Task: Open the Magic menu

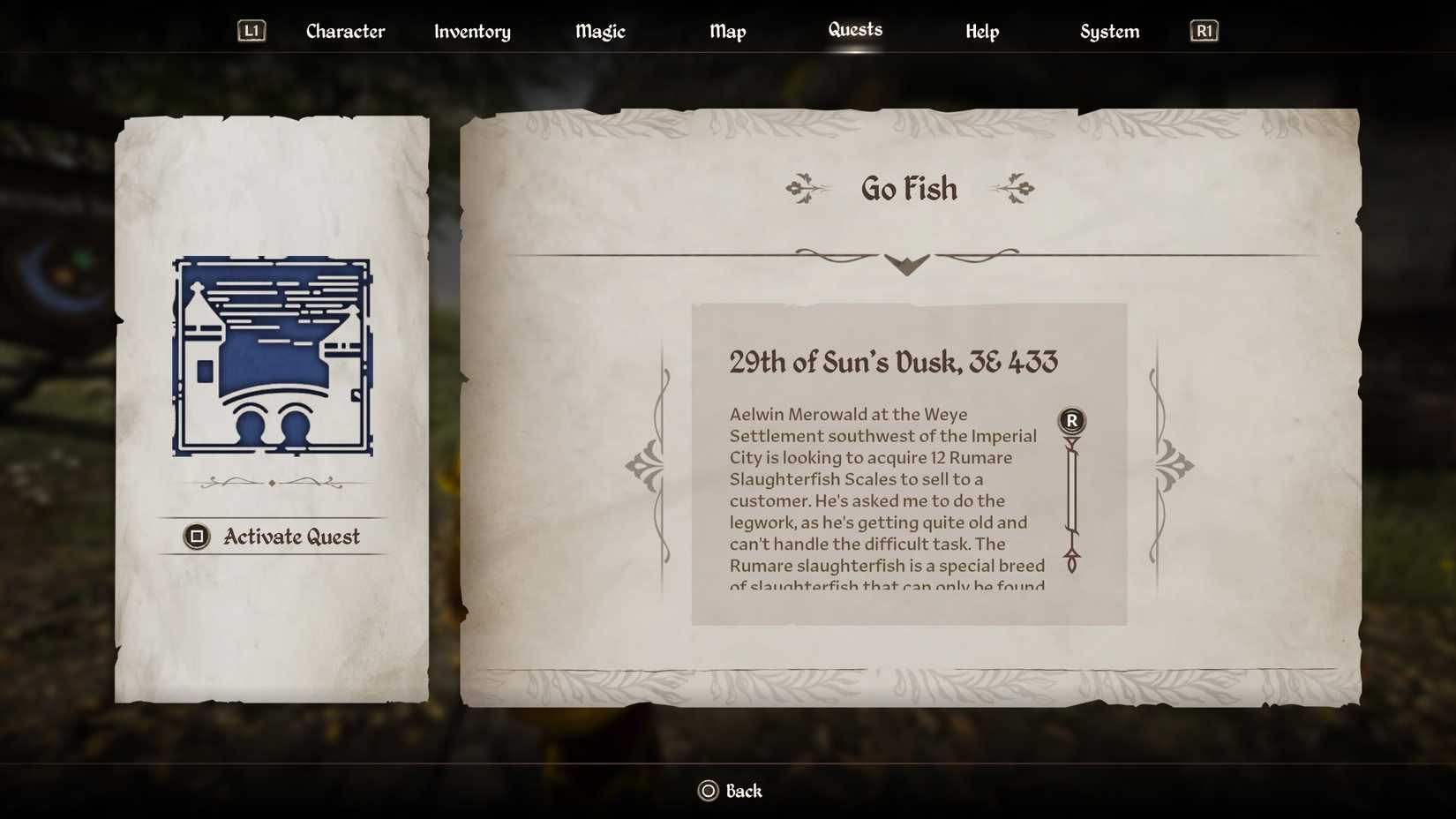Action: (x=599, y=31)
